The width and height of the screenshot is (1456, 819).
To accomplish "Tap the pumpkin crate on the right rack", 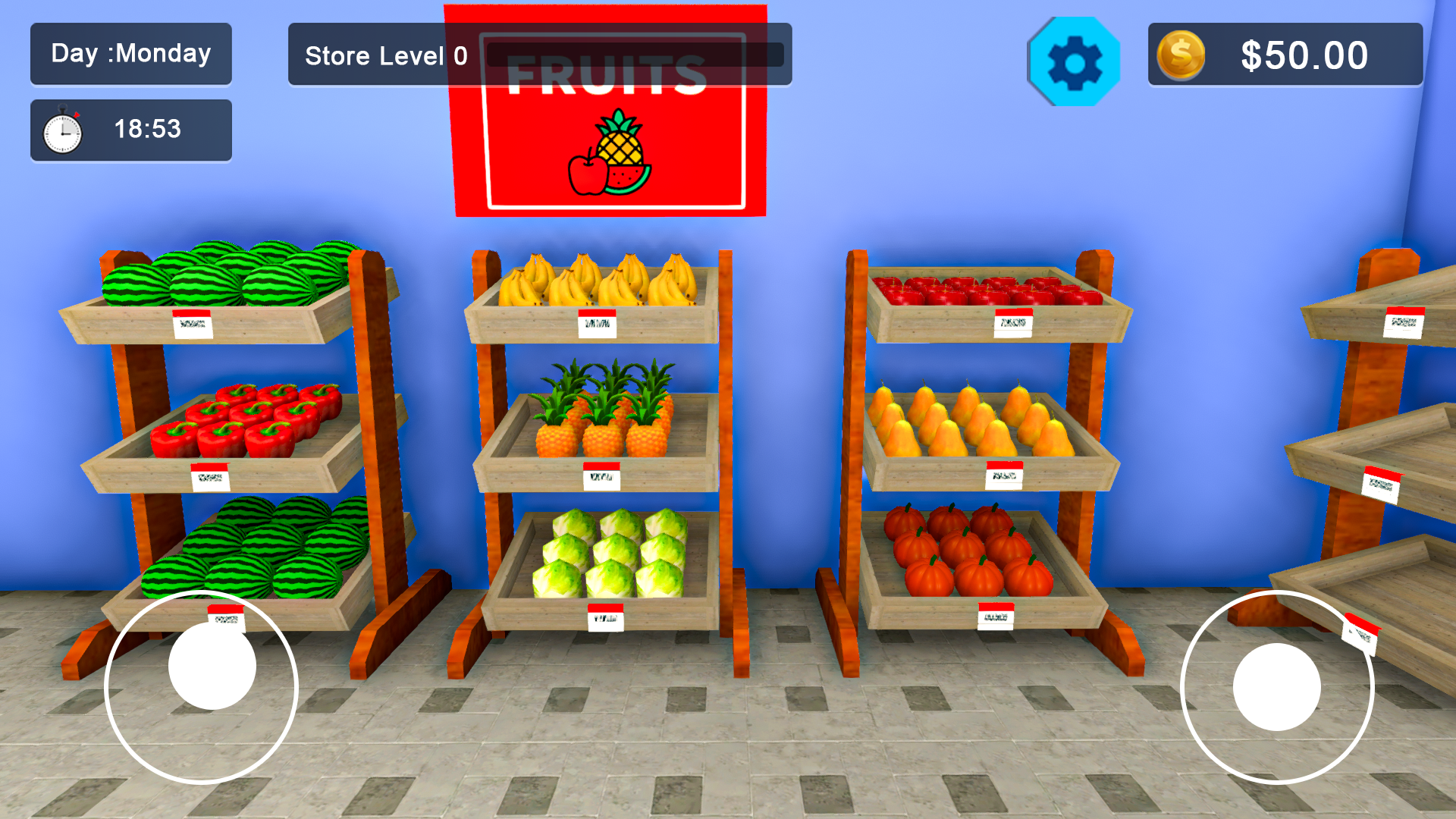I will (963, 554).
